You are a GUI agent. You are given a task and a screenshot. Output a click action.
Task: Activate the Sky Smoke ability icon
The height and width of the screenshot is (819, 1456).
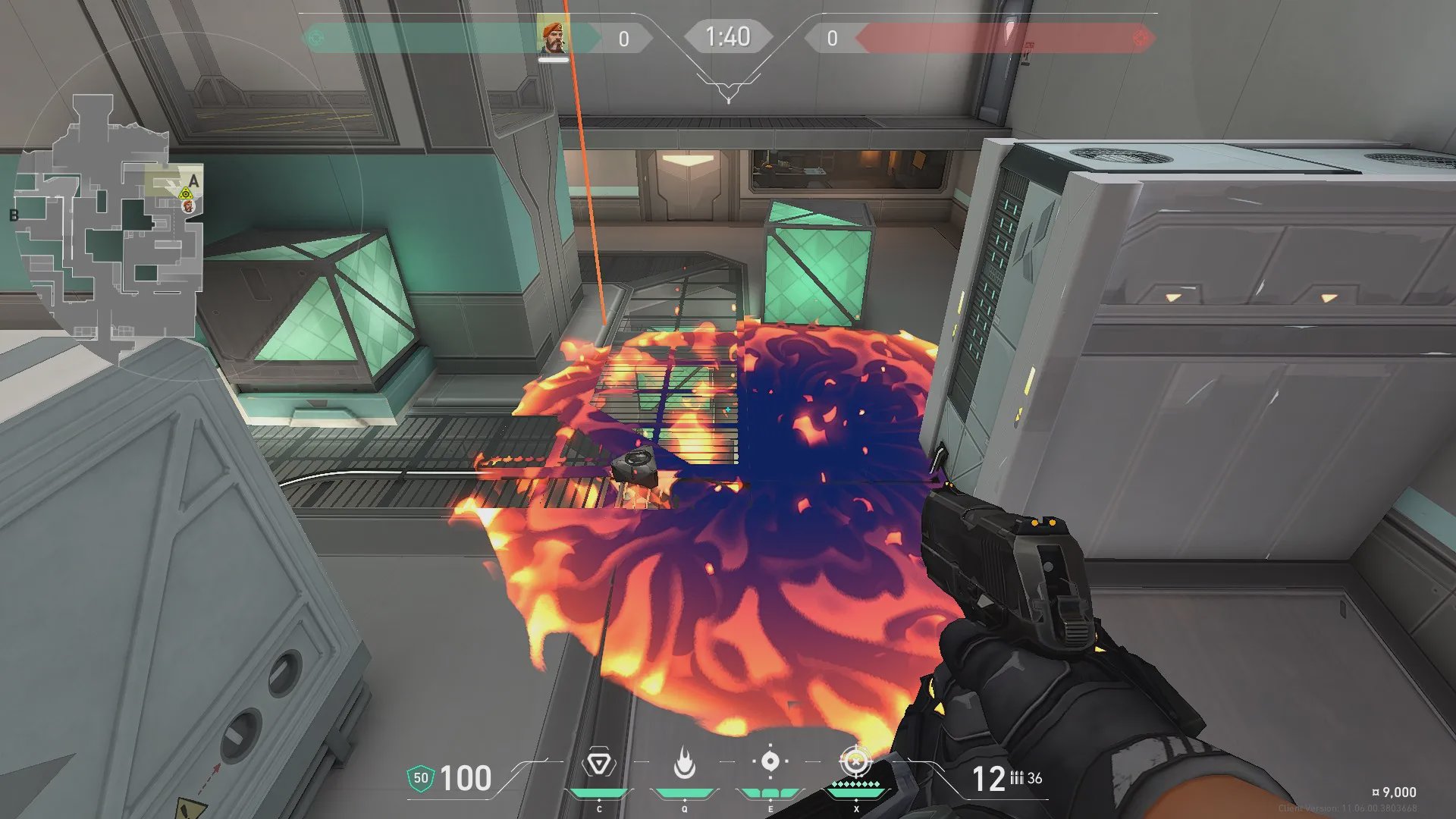coord(770,761)
